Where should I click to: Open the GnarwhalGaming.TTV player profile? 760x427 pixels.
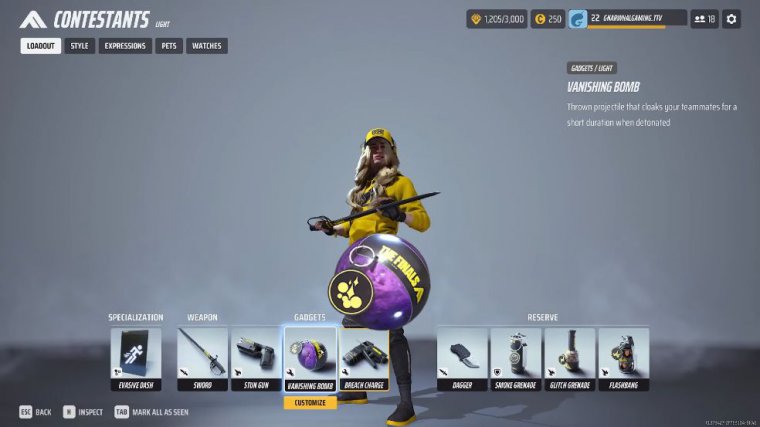tap(627, 19)
